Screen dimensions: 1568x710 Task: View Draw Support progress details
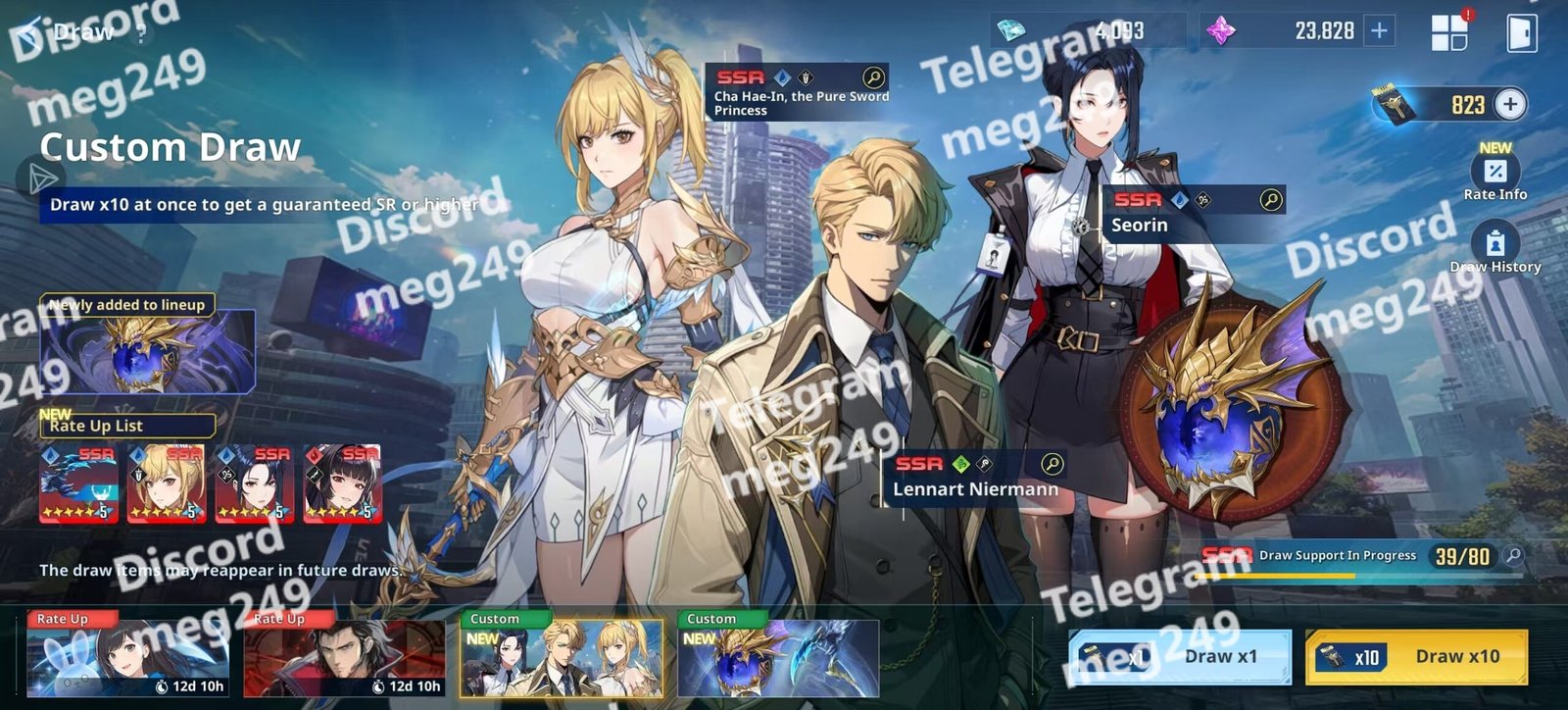tap(1514, 556)
